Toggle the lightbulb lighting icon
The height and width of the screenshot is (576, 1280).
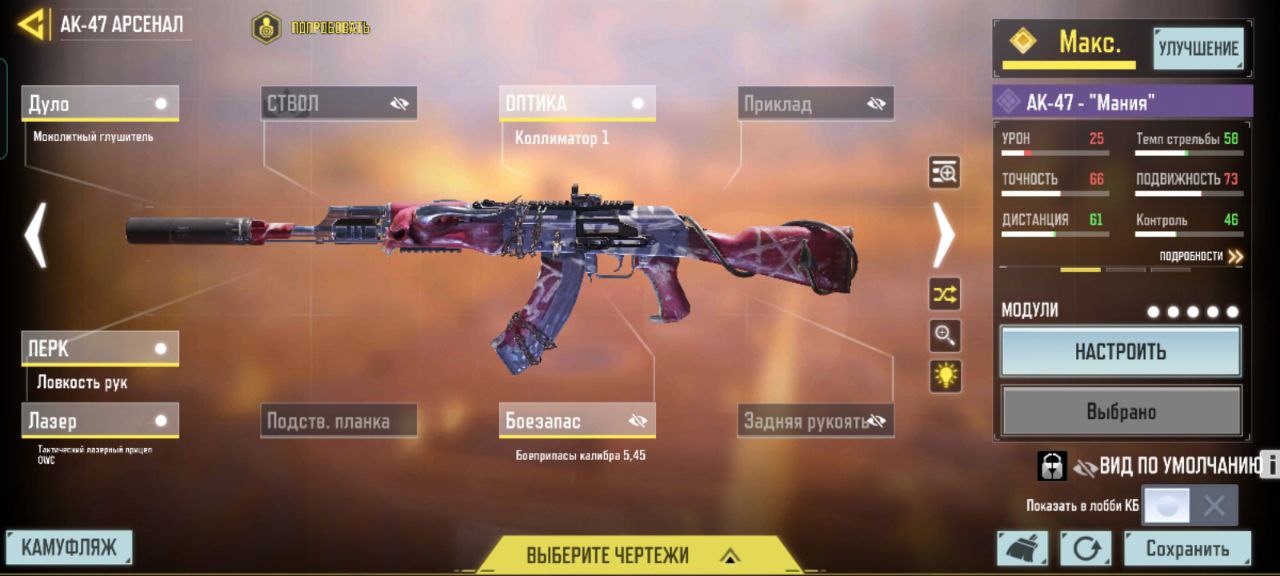(945, 376)
